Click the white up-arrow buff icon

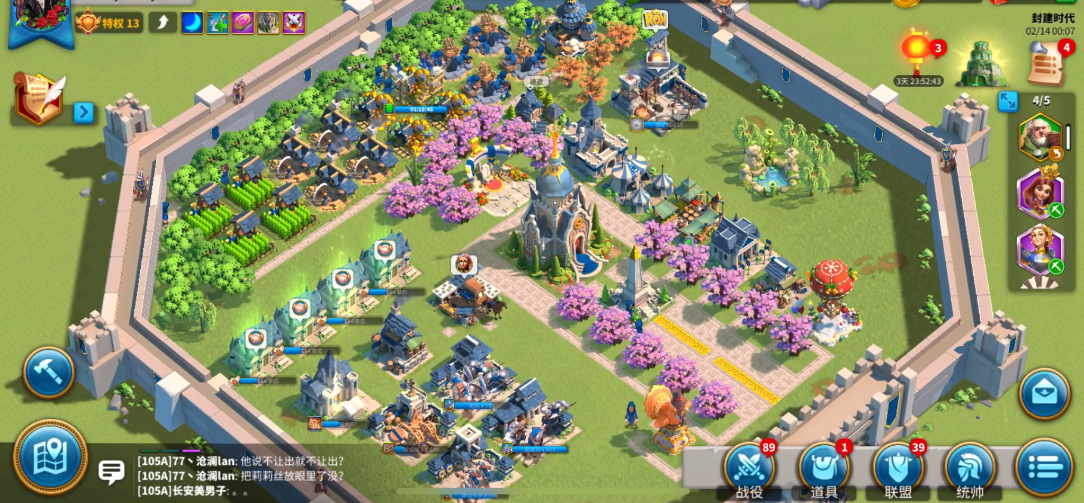click(164, 23)
